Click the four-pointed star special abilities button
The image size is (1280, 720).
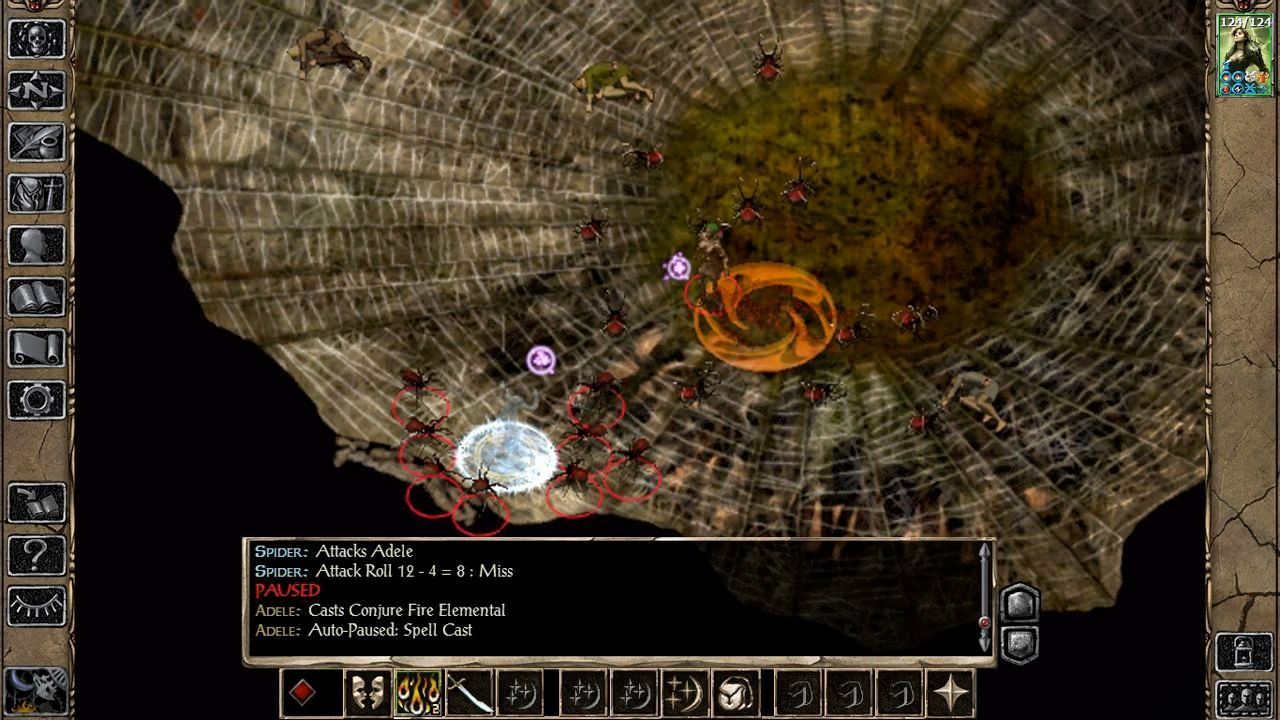[x=950, y=692]
